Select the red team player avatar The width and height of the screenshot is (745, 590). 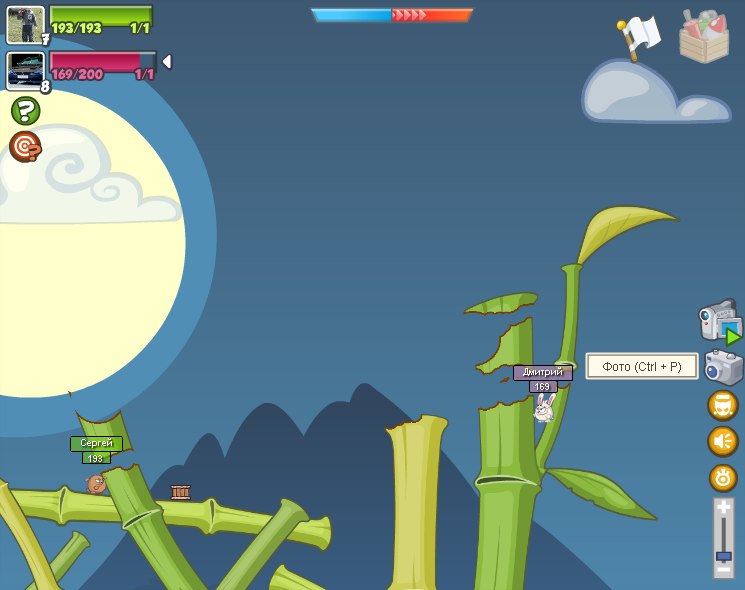[25, 70]
